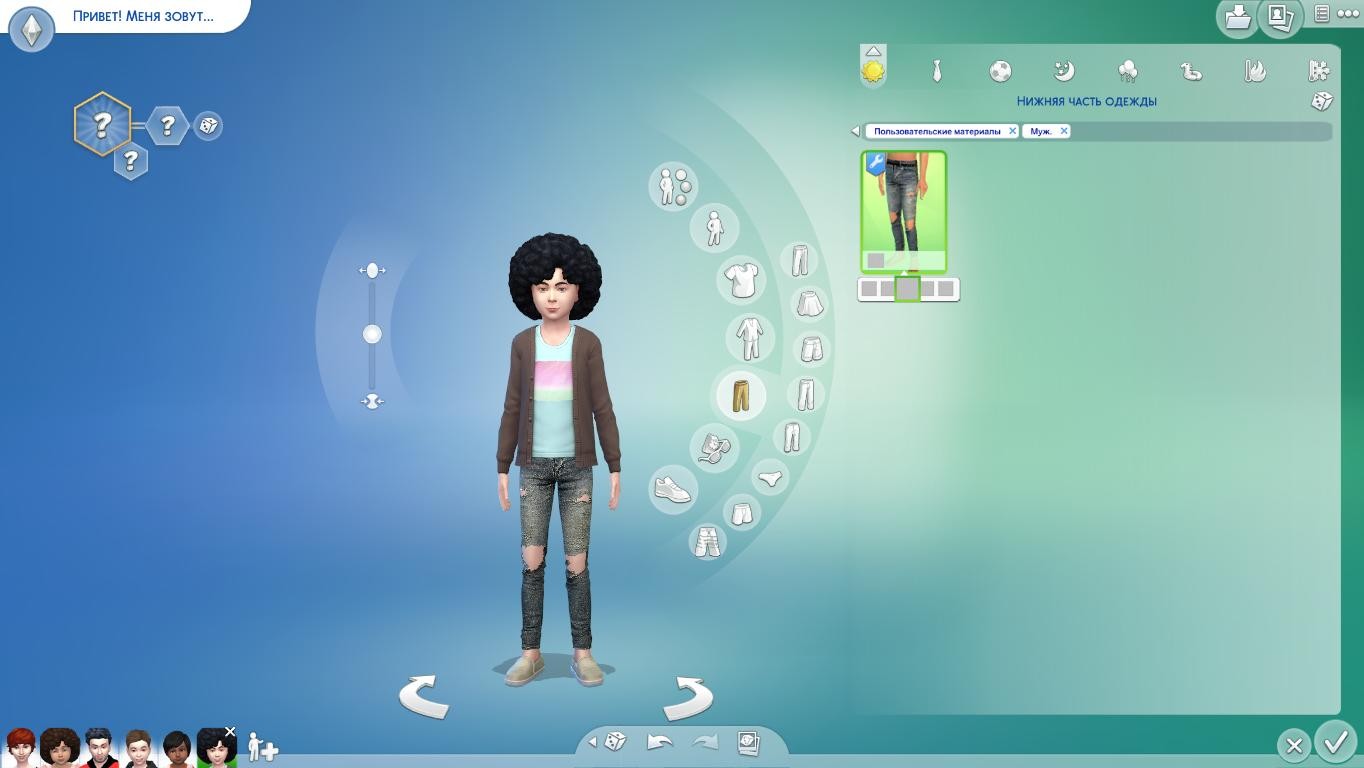The height and width of the screenshot is (768, 1364).
Task: Rotate the Sim using the left arrow
Action: pyautogui.click(x=424, y=696)
